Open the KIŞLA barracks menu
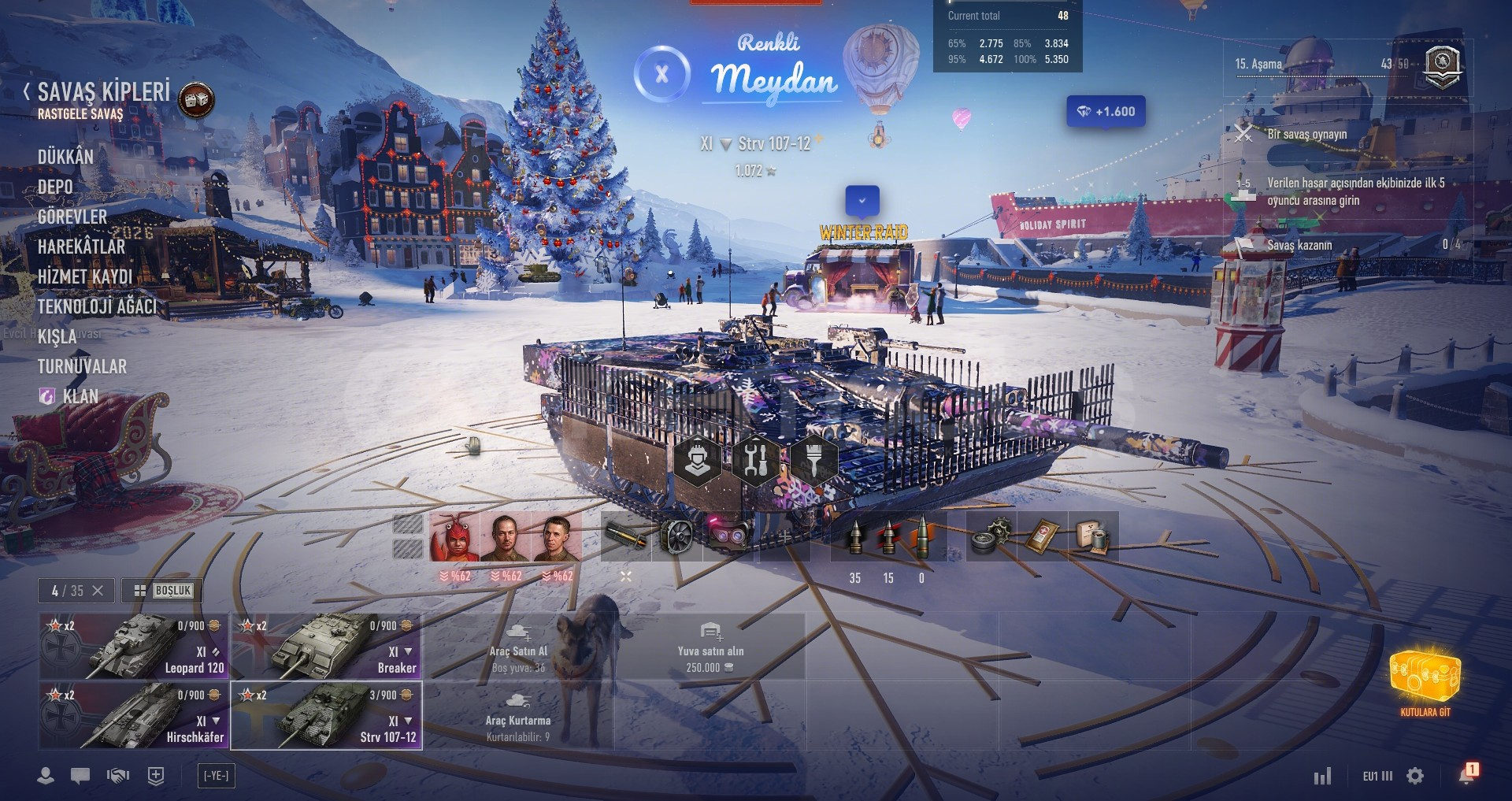 (x=57, y=337)
